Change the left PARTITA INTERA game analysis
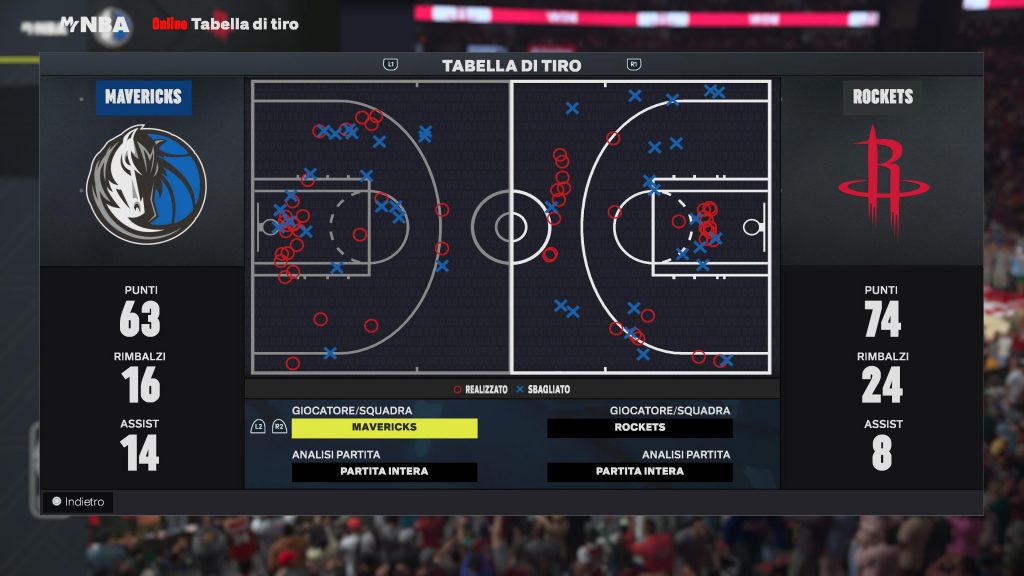1024x576 pixels. (x=384, y=472)
